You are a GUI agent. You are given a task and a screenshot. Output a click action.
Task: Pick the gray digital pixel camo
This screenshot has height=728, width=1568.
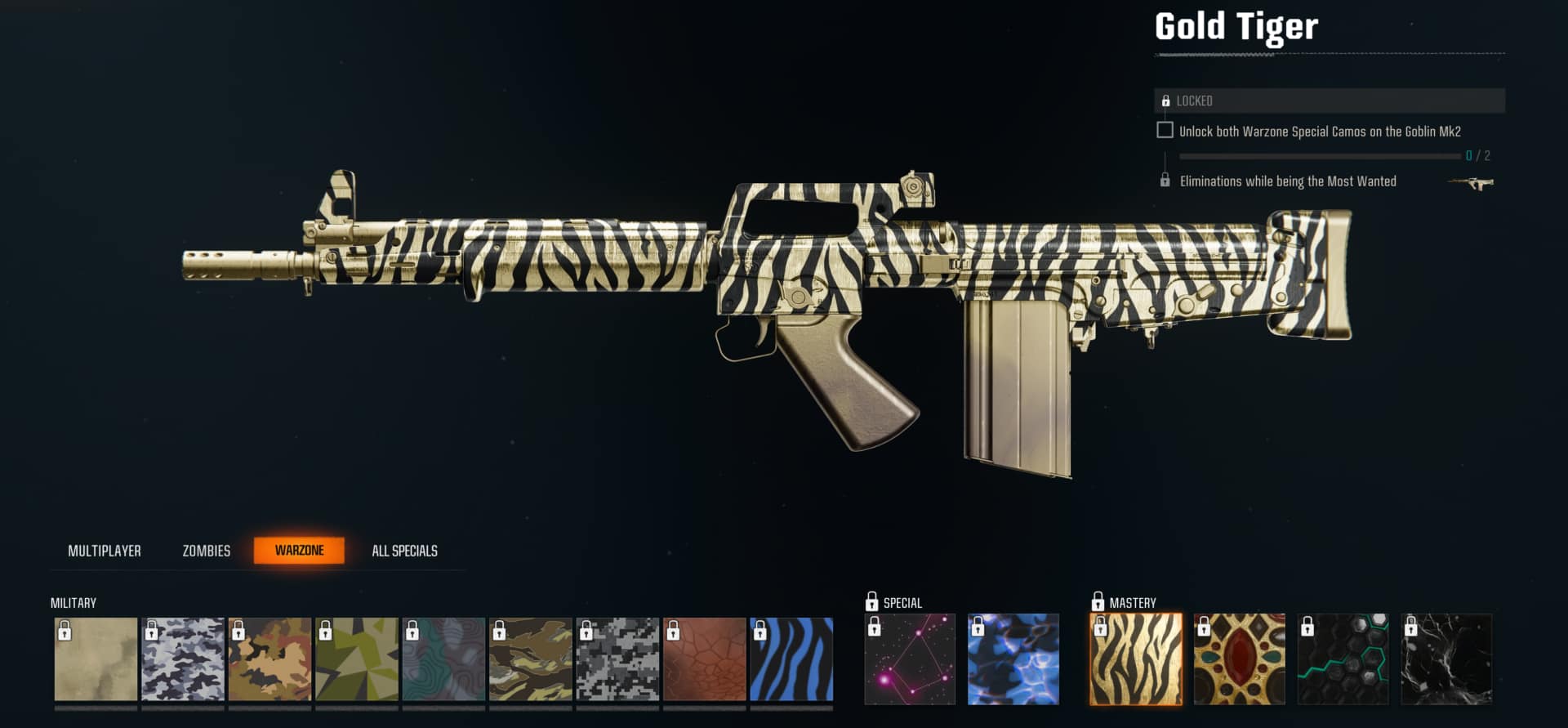[x=617, y=659]
